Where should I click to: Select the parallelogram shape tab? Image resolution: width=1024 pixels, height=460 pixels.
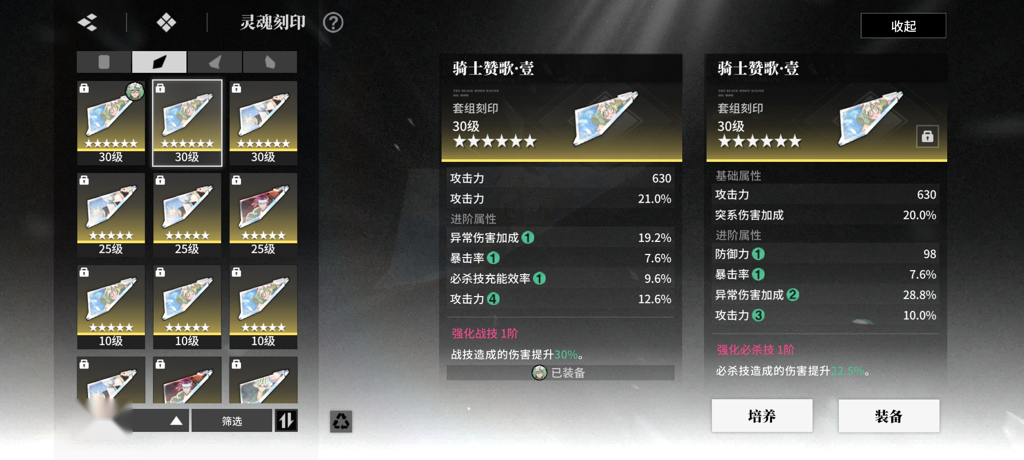coord(159,62)
